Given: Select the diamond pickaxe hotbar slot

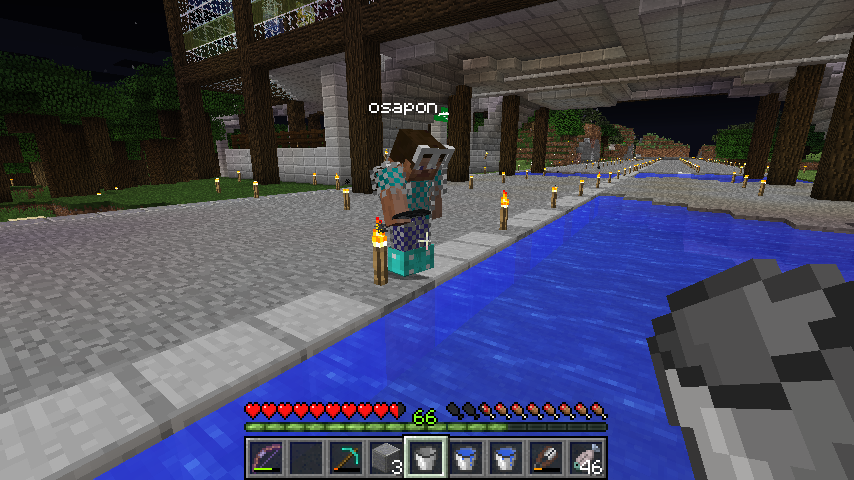Looking at the screenshot, I should point(345,458).
